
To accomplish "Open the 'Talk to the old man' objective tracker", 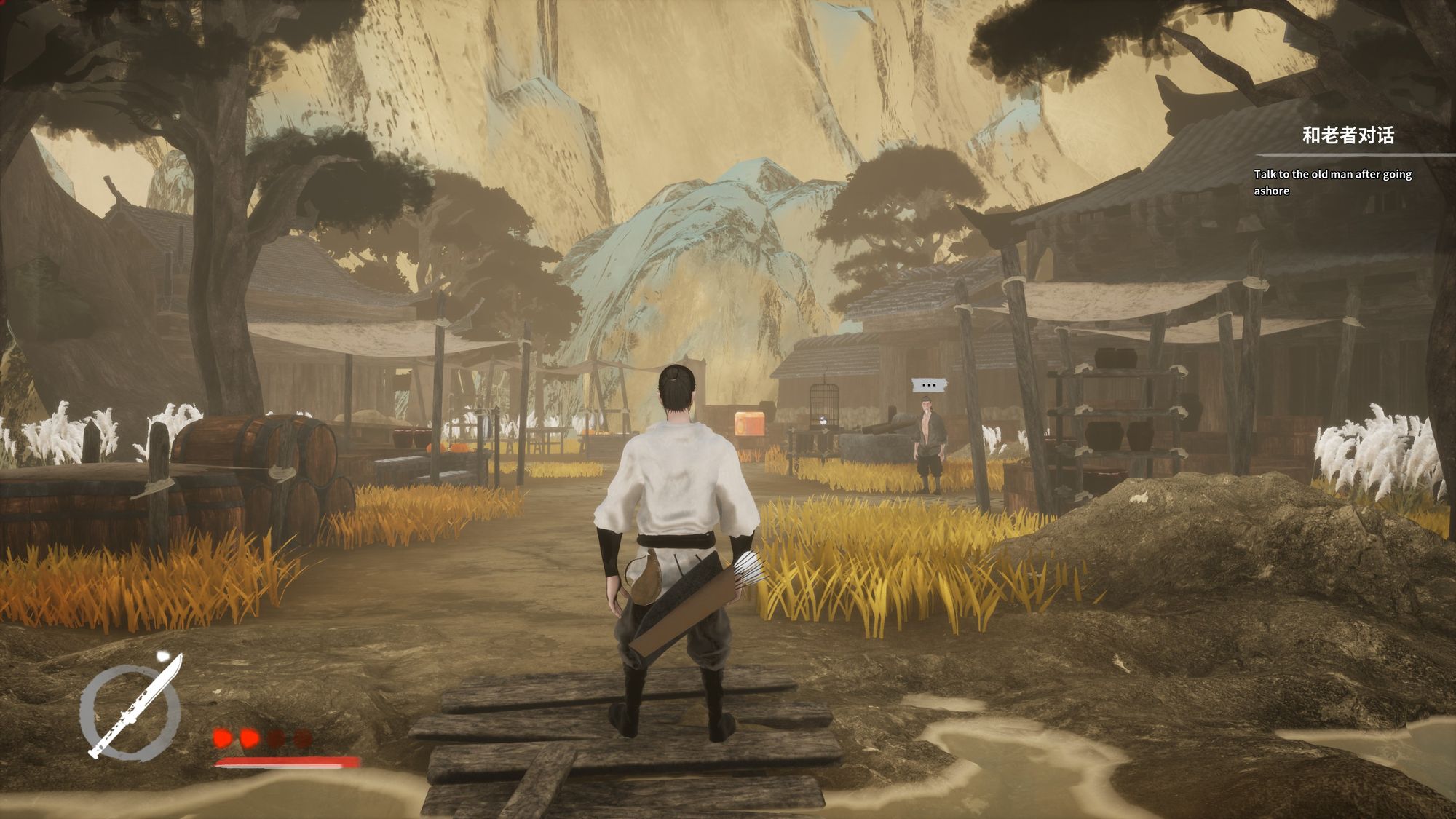I will [1332, 181].
